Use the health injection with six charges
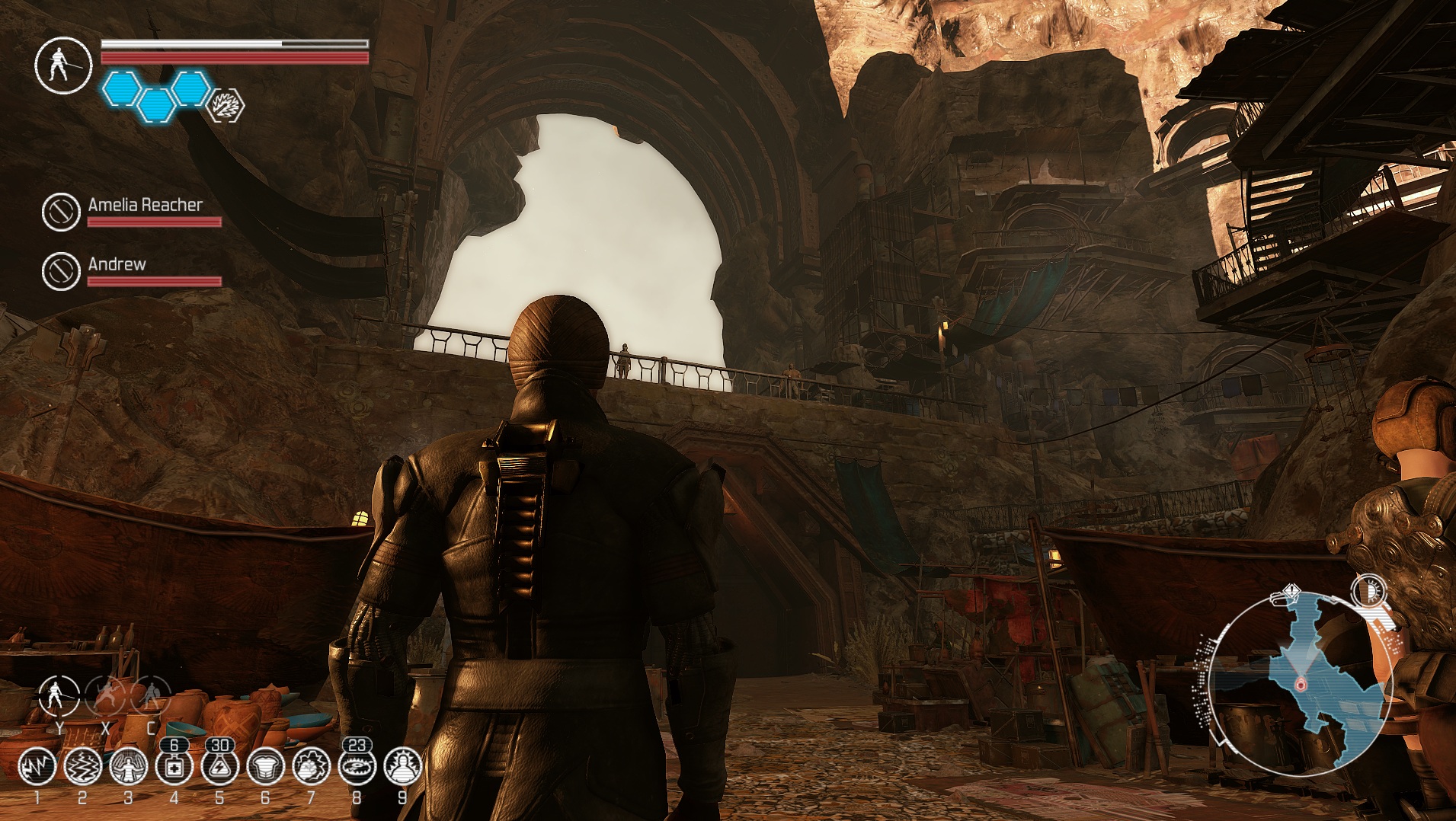The width and height of the screenshot is (1456, 821). 174,766
